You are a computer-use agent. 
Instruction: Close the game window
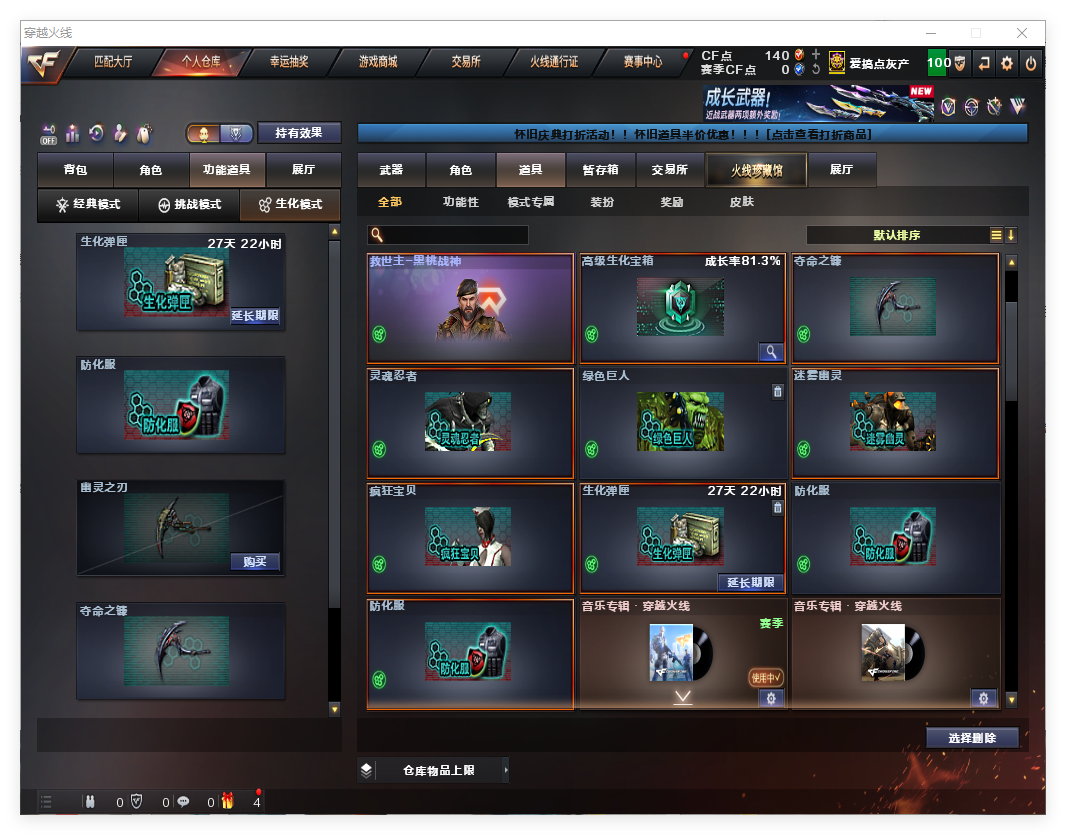pos(1022,33)
